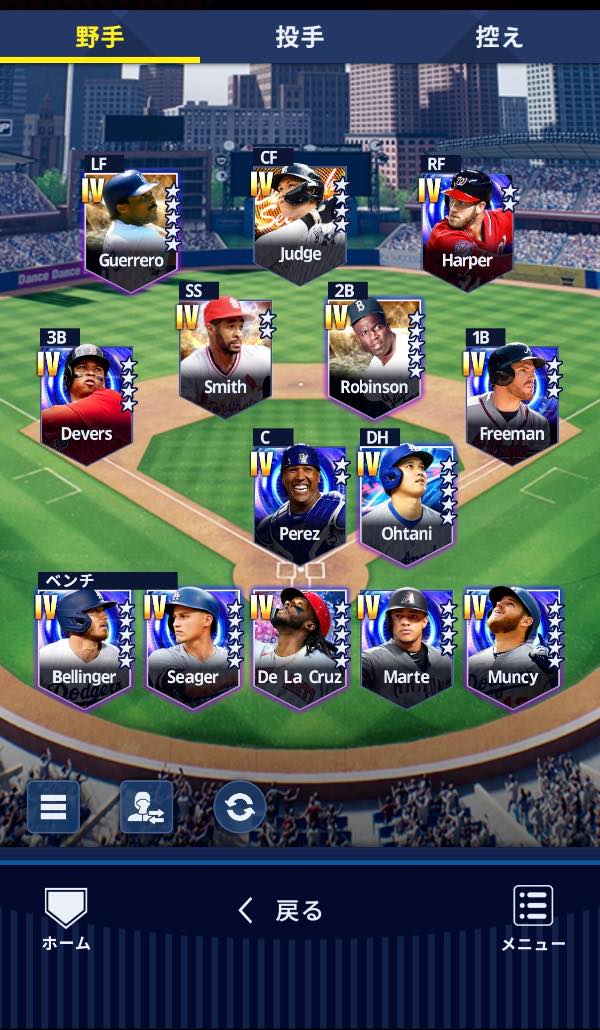This screenshot has width=600, height=1030.
Task: Choose the De La Cruz bench card
Action: point(299,647)
